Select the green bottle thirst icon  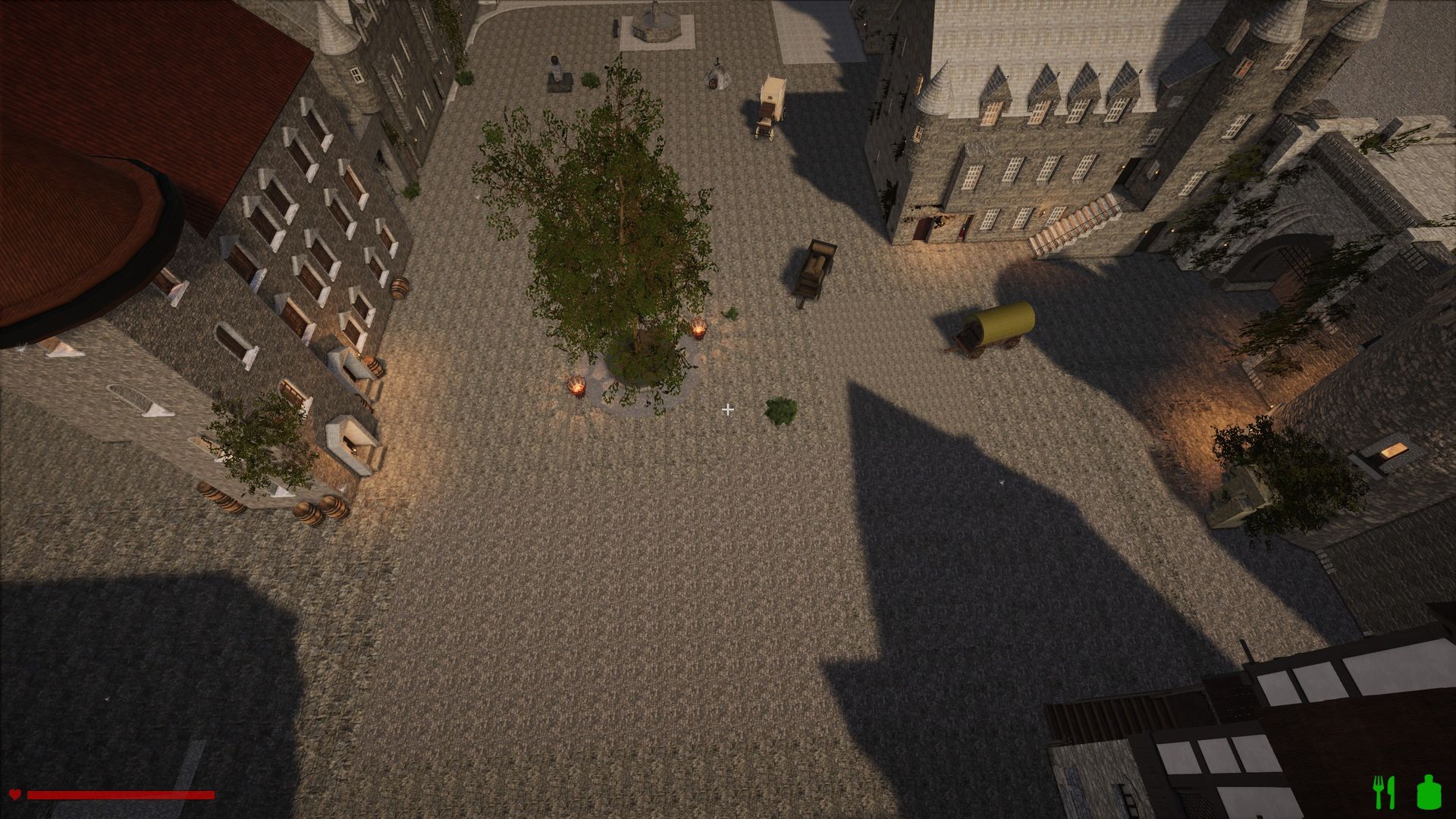pyautogui.click(x=1427, y=792)
